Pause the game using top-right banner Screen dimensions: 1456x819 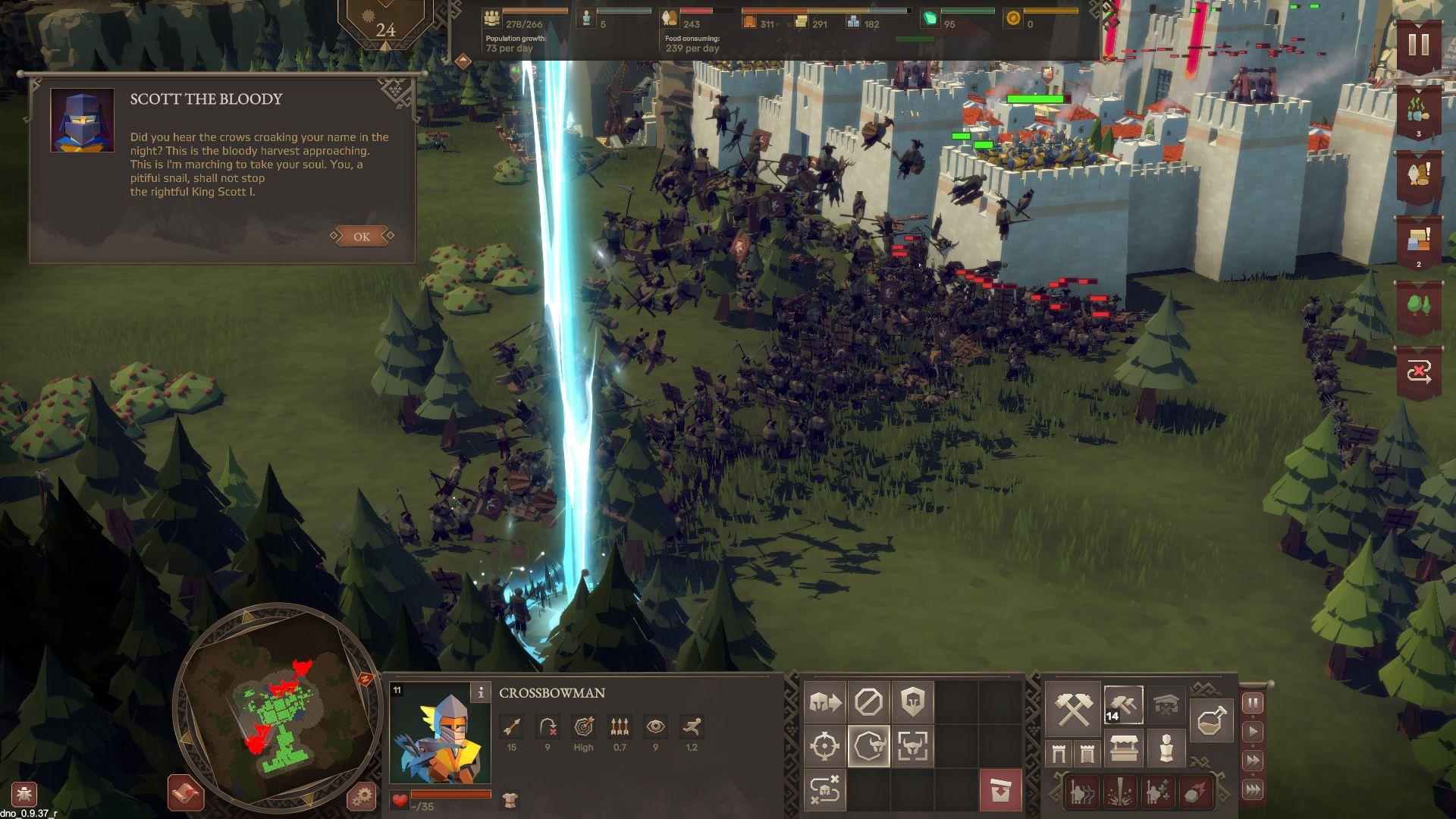click(1418, 44)
